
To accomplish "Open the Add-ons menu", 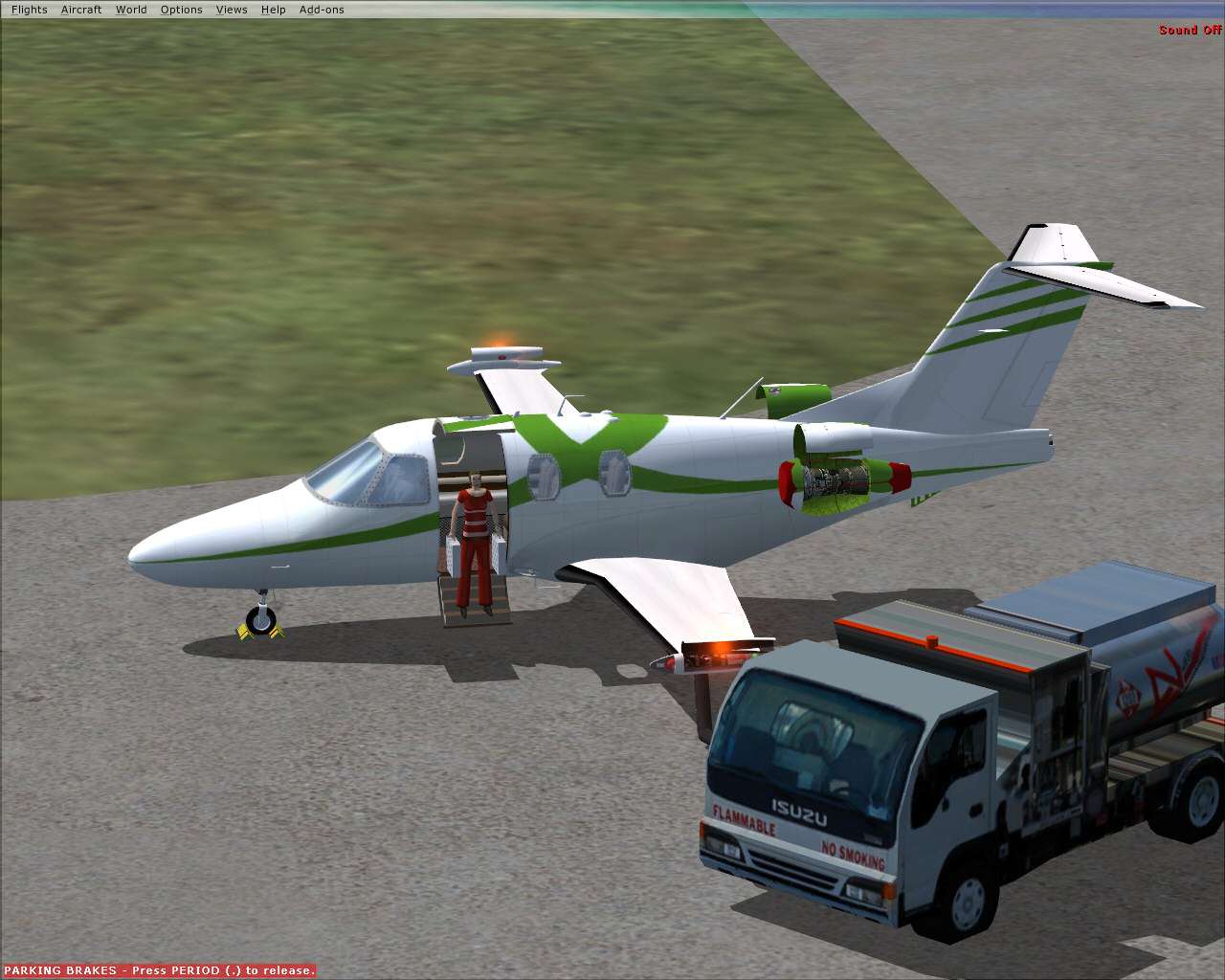I will pyautogui.click(x=322, y=9).
